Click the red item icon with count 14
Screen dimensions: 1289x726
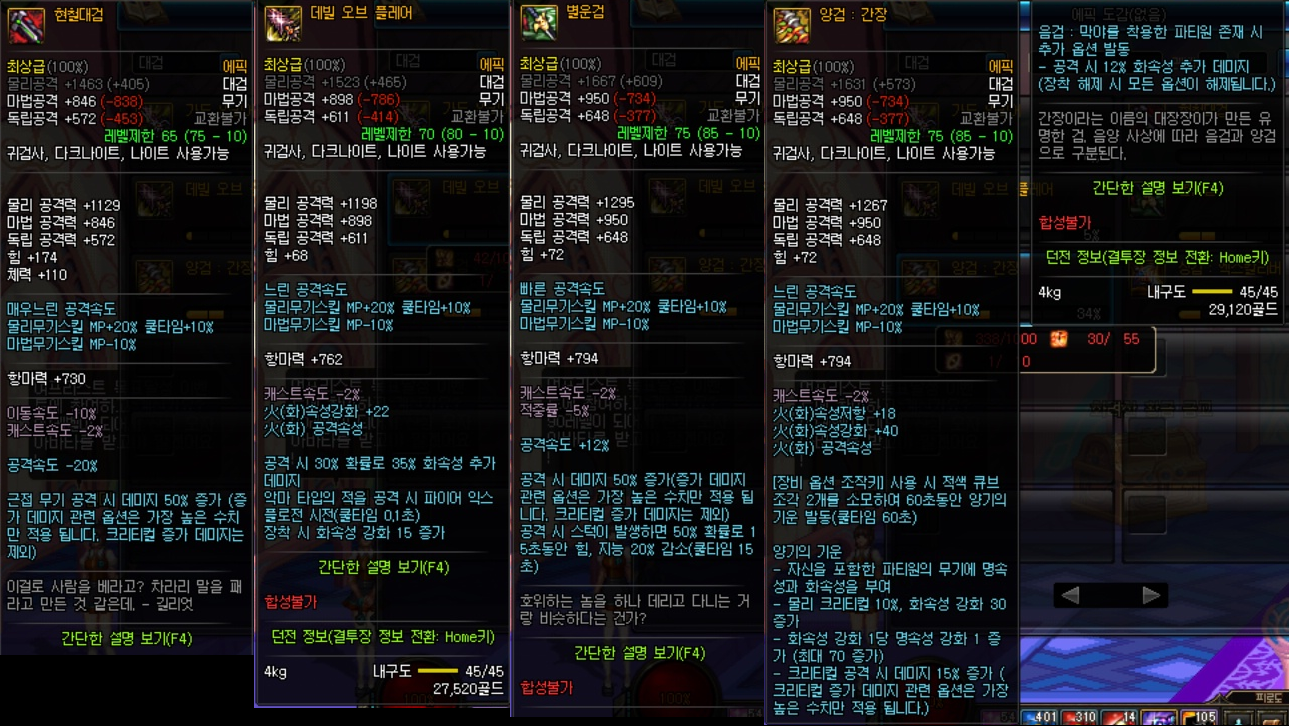tap(1118, 719)
